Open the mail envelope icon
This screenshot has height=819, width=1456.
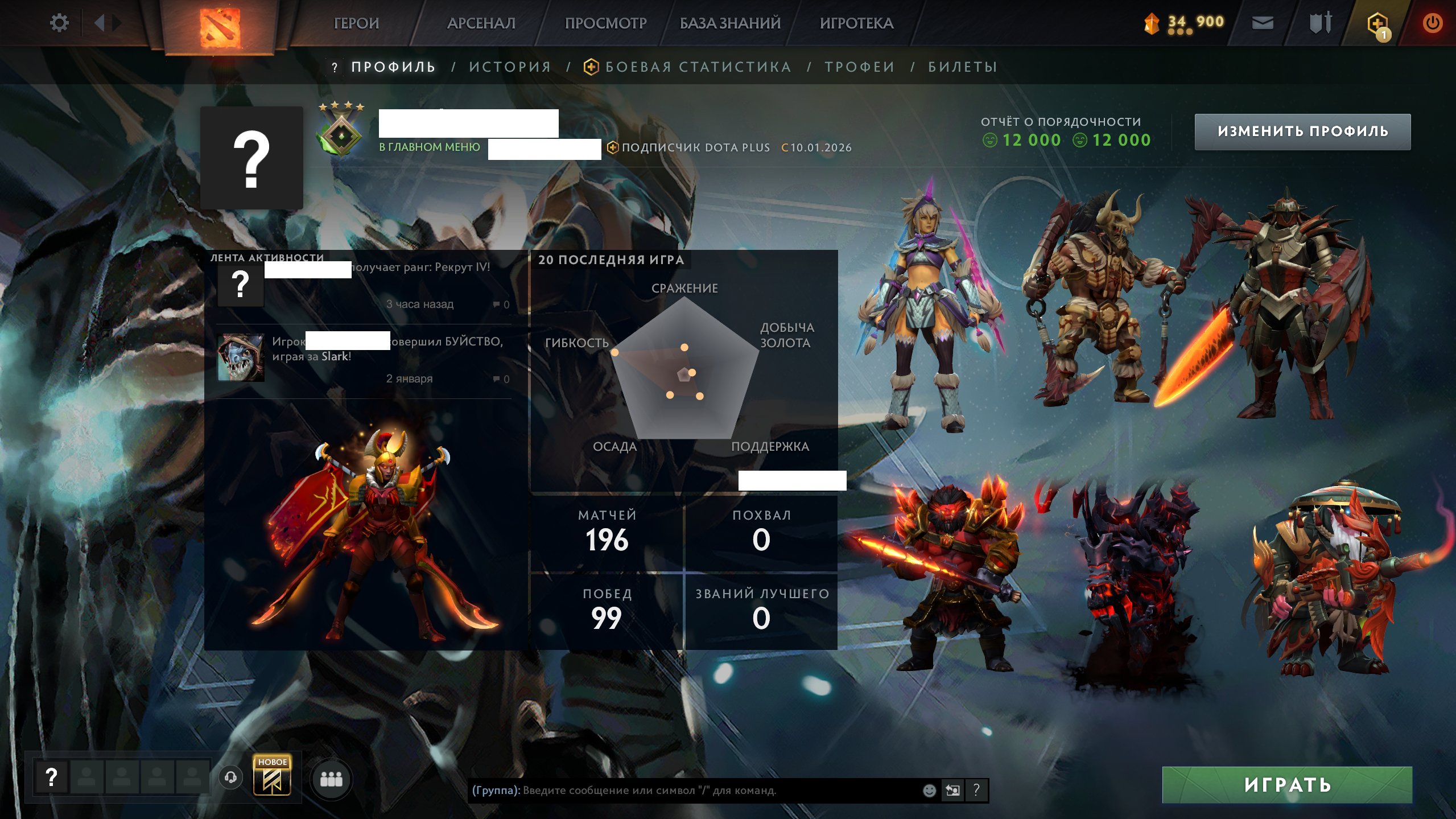[1263, 23]
